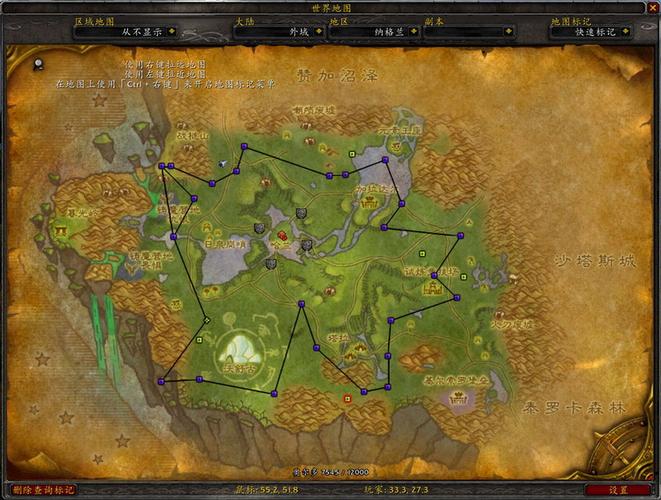This screenshot has height=500, width=661.
Task: Open the 大陆 continent dropdown showing 外域
Action: coord(315,31)
